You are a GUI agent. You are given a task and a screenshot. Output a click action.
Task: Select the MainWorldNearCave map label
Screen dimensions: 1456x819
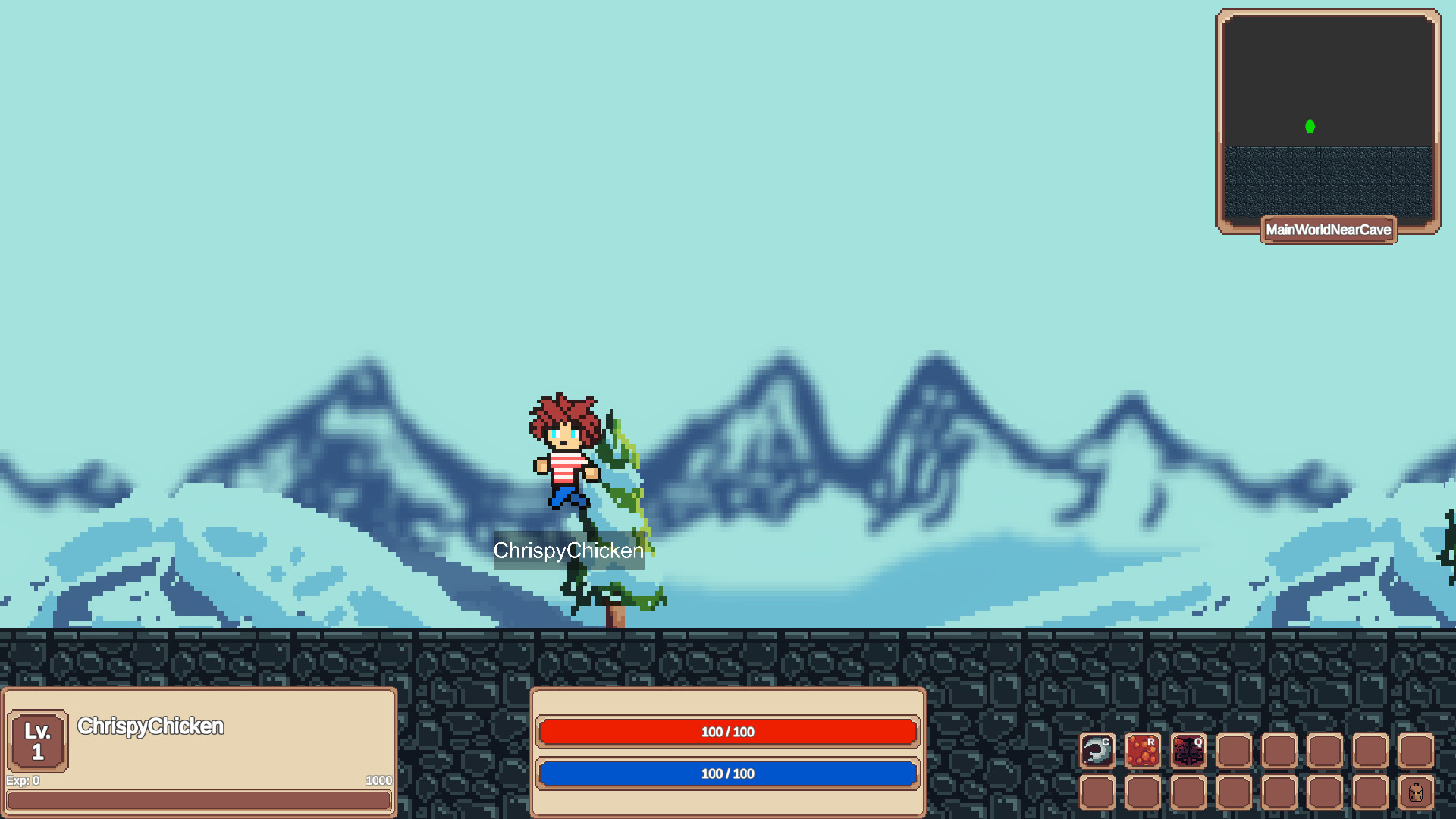(x=1328, y=230)
